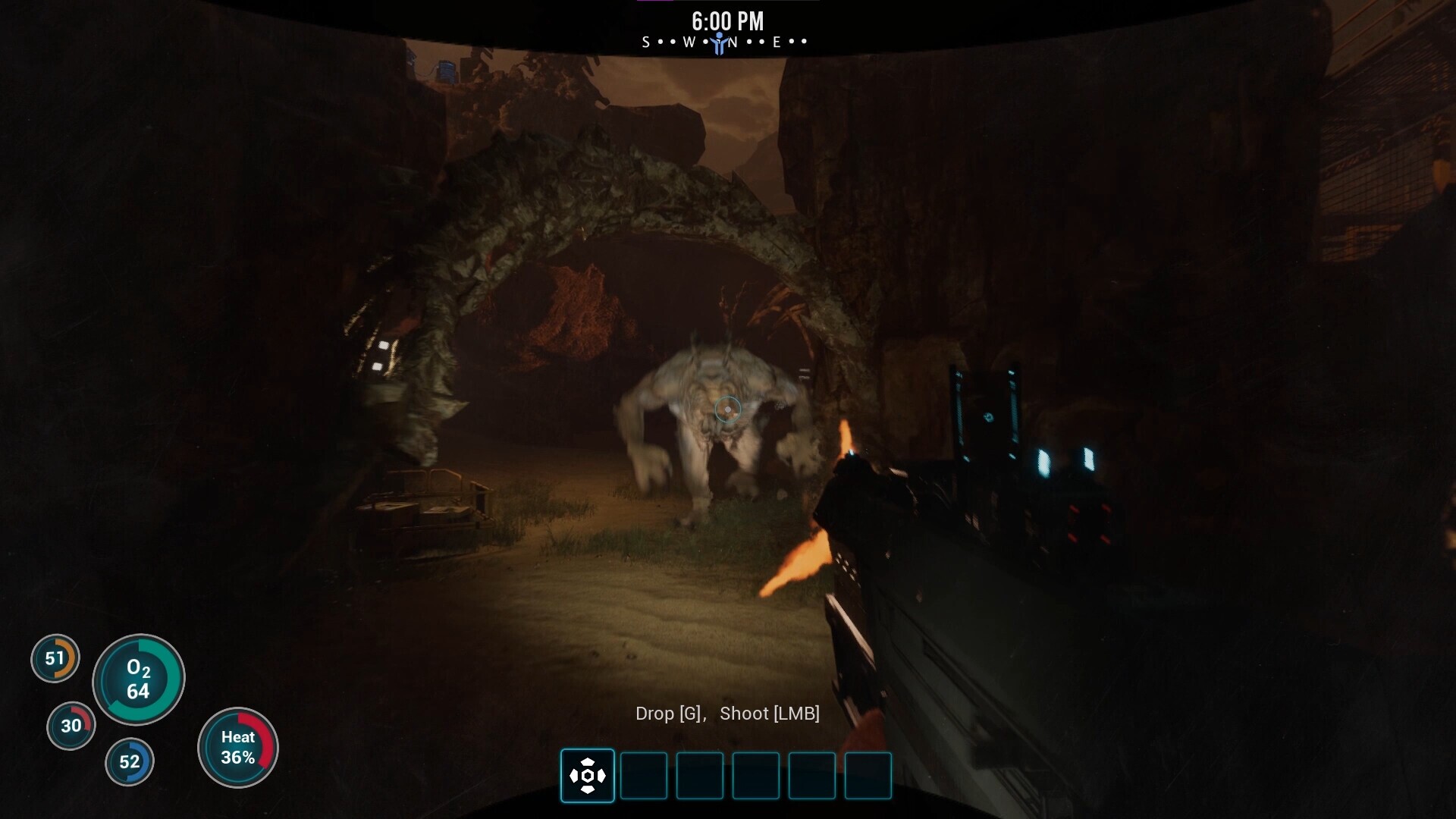
Task: Click the W marker on the compass
Action: [x=689, y=42]
